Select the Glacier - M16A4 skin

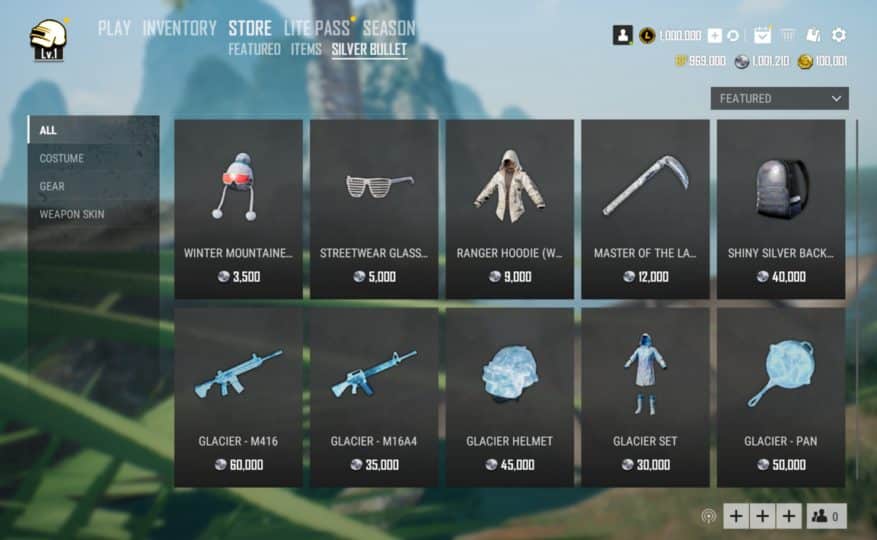click(x=374, y=396)
